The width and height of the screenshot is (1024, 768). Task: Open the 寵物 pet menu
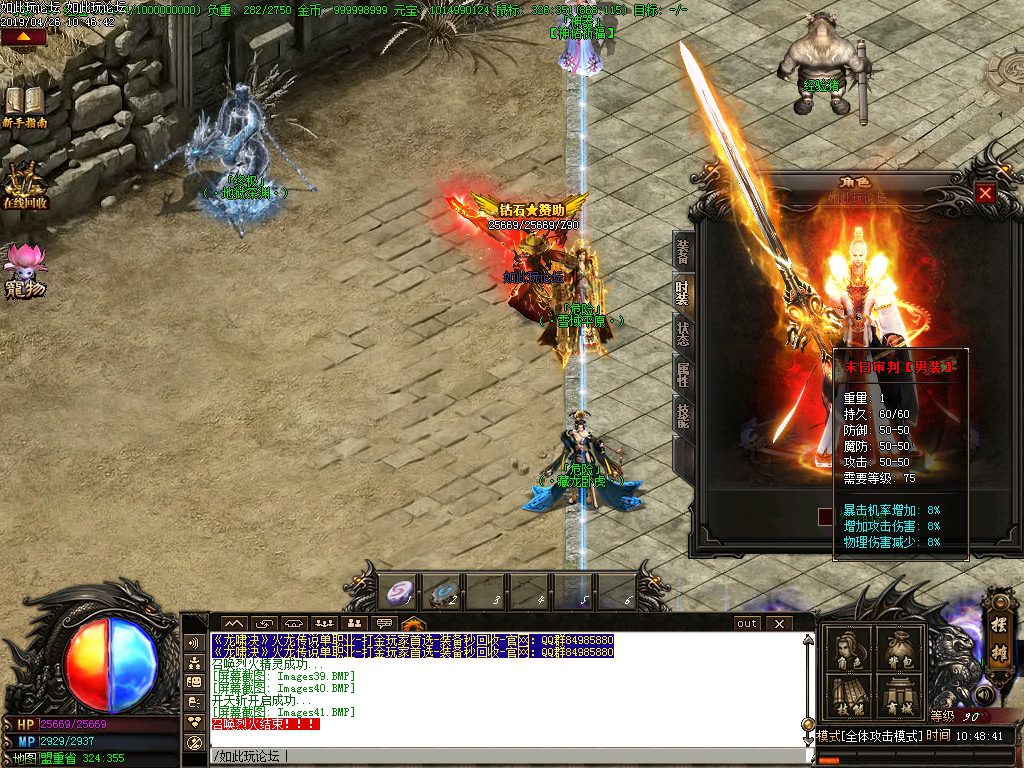click(24, 270)
